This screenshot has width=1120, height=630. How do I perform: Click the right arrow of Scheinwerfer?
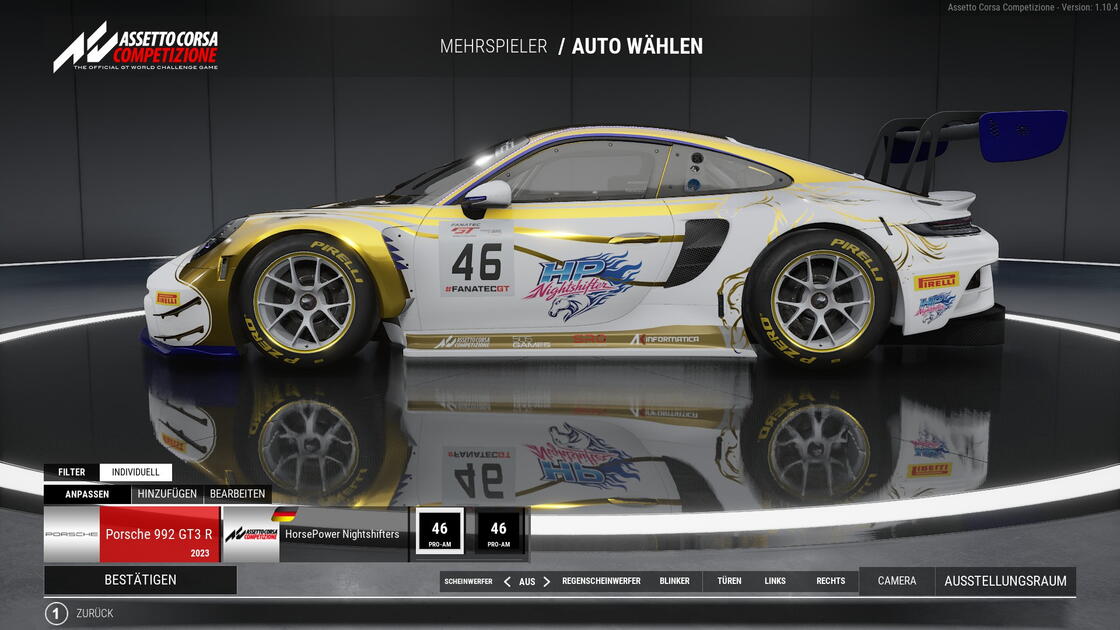pos(546,581)
